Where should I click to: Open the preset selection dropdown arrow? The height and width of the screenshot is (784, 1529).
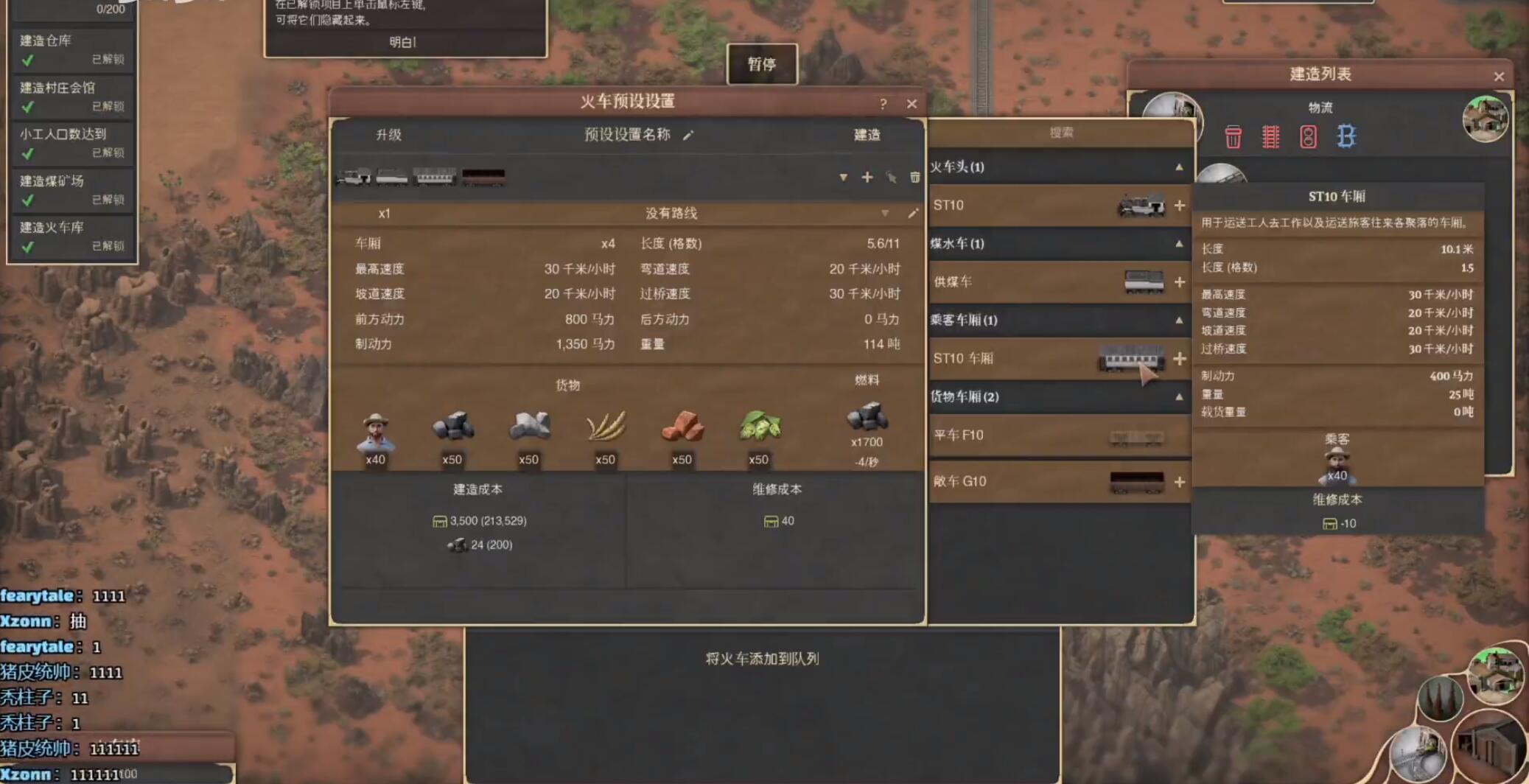point(843,178)
